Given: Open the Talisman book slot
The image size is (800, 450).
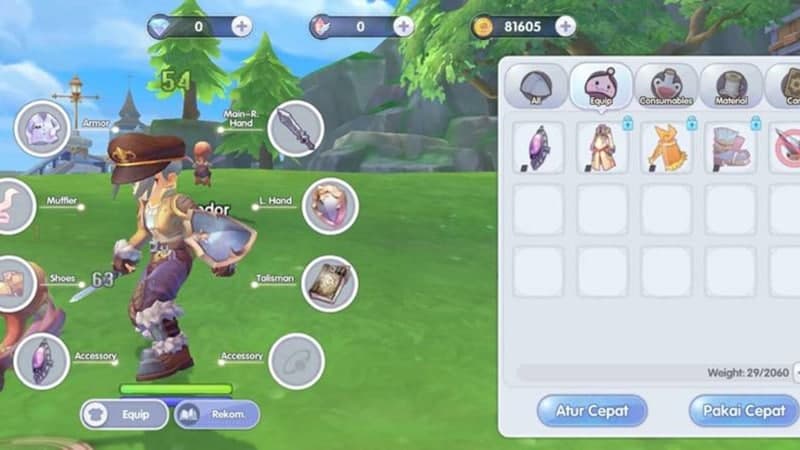Looking at the screenshot, I should [330, 283].
